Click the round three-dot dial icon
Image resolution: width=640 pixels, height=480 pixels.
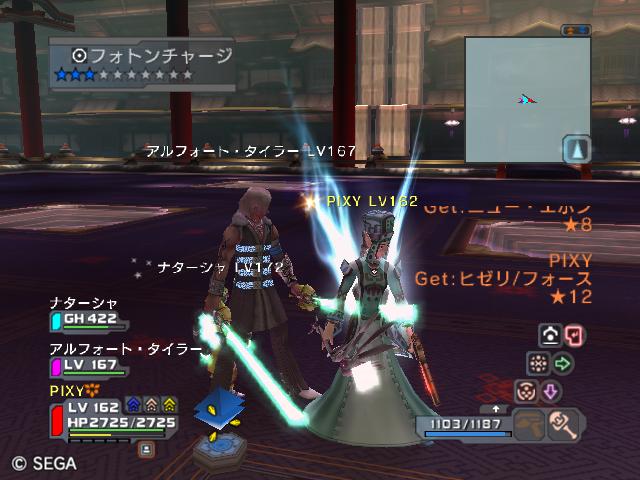pos(527,391)
